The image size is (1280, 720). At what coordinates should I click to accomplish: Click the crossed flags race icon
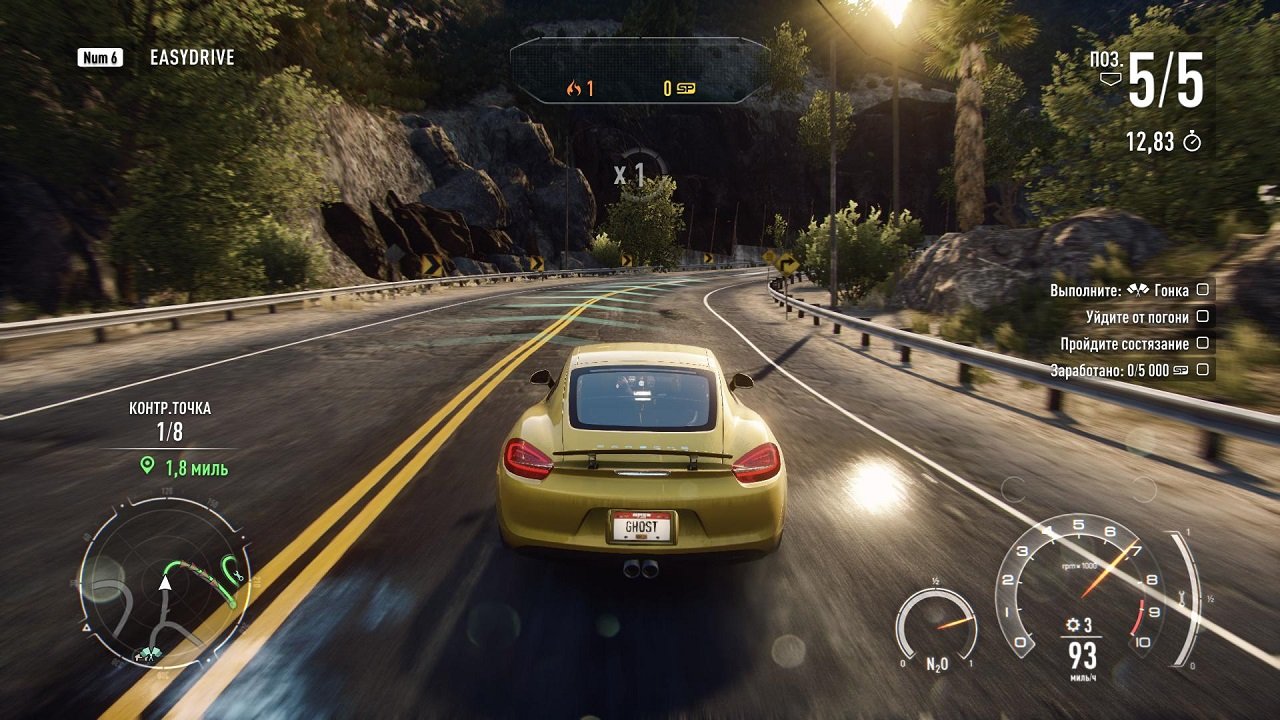pos(1138,290)
